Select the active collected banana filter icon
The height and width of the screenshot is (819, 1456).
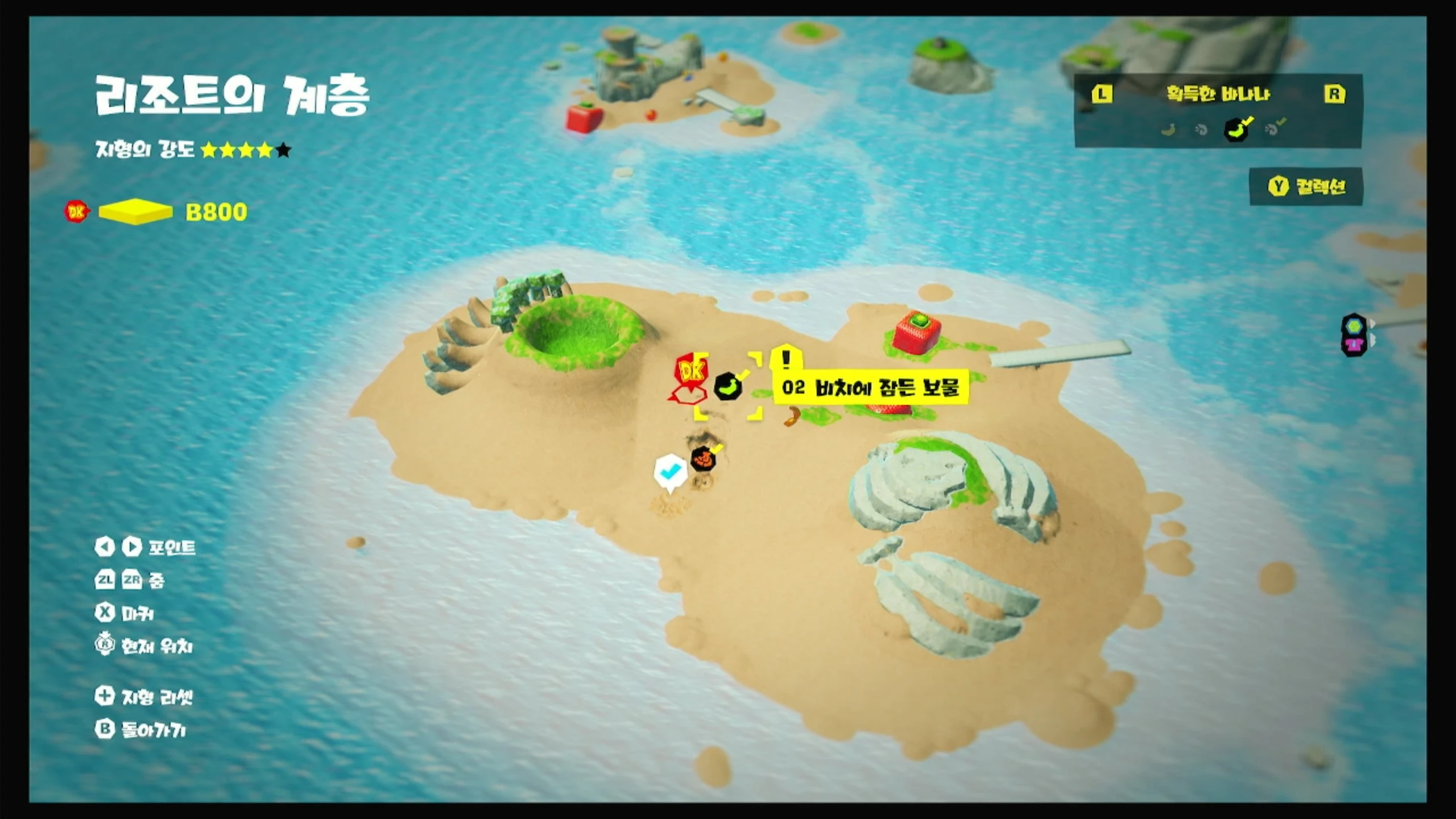(x=1236, y=129)
